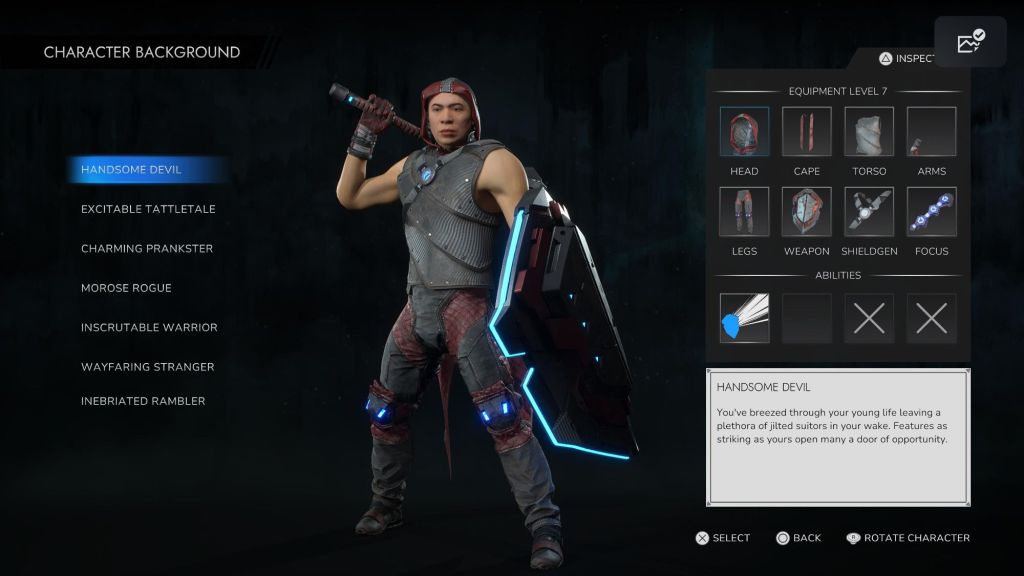1024x576 pixels.
Task: Click the blue slash ability icon
Action: (x=744, y=318)
